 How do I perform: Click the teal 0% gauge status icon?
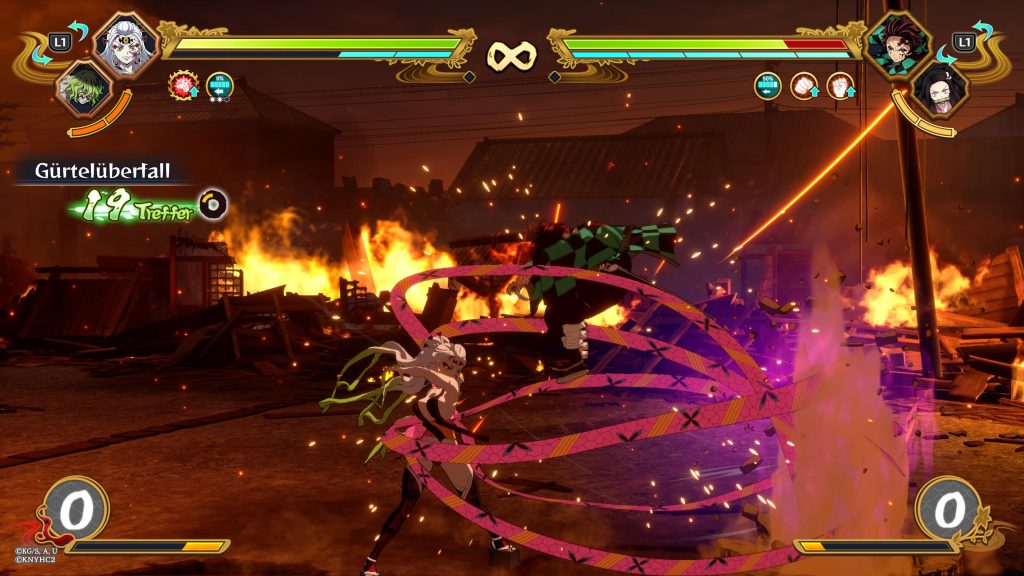[219, 86]
